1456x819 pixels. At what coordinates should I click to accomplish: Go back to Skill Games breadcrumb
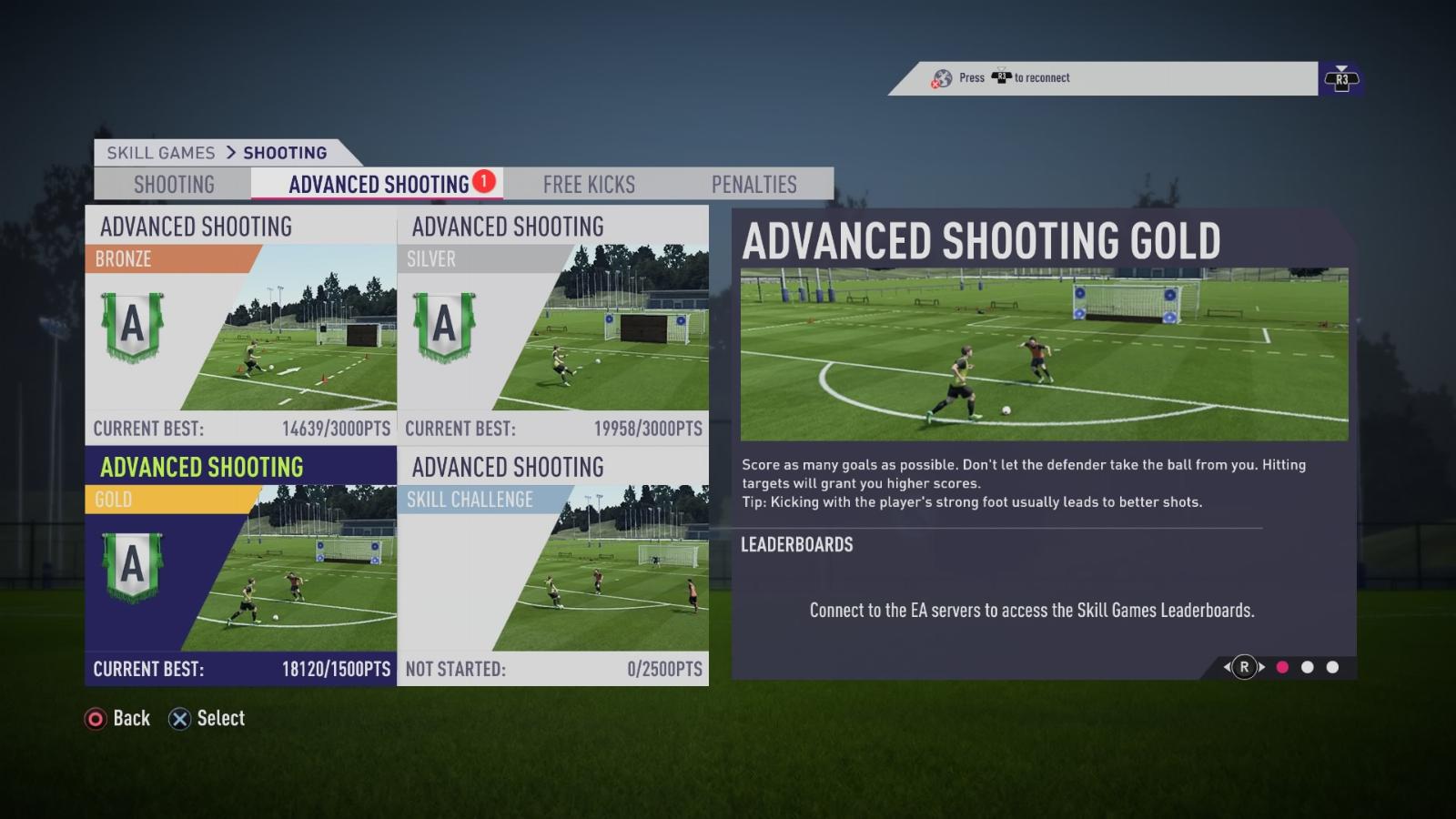point(161,153)
